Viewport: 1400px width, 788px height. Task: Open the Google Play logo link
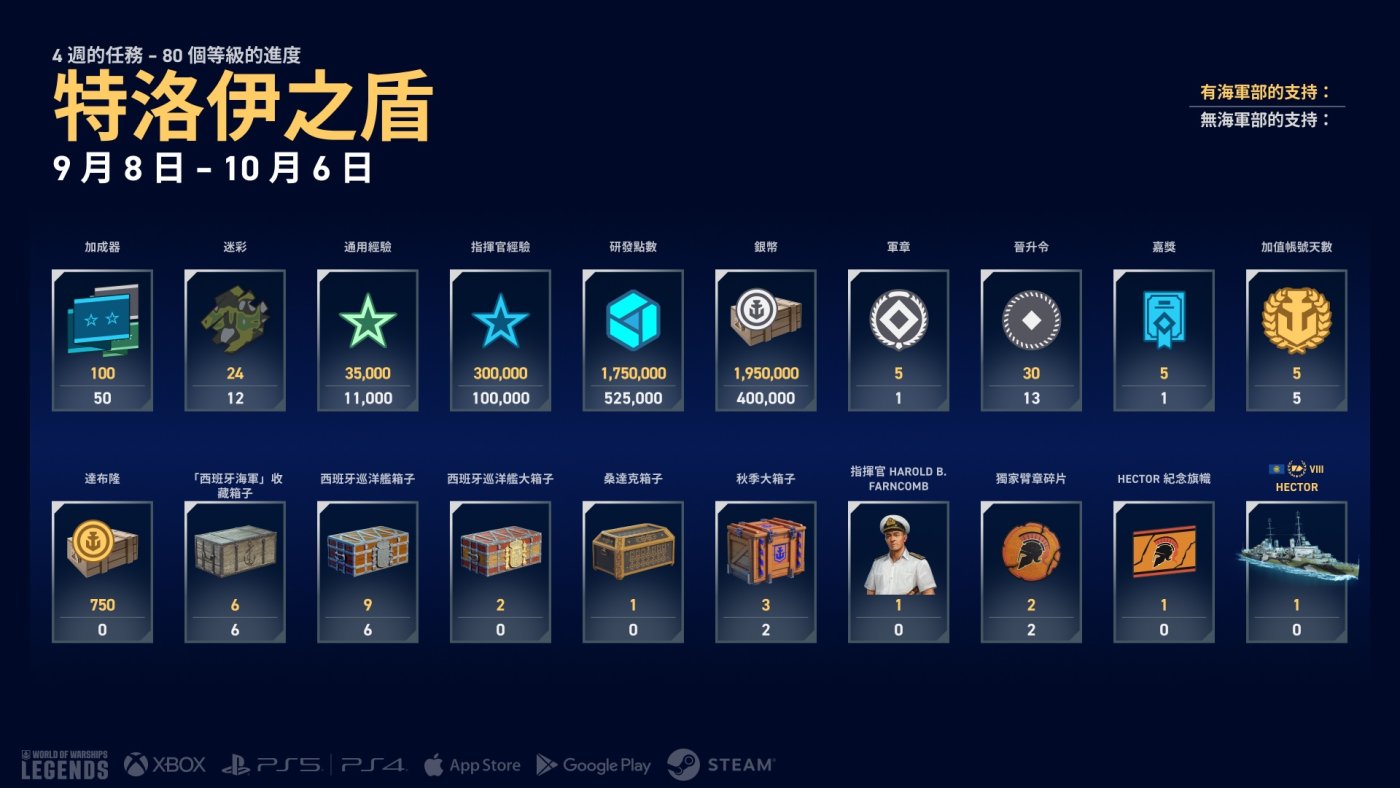click(594, 765)
